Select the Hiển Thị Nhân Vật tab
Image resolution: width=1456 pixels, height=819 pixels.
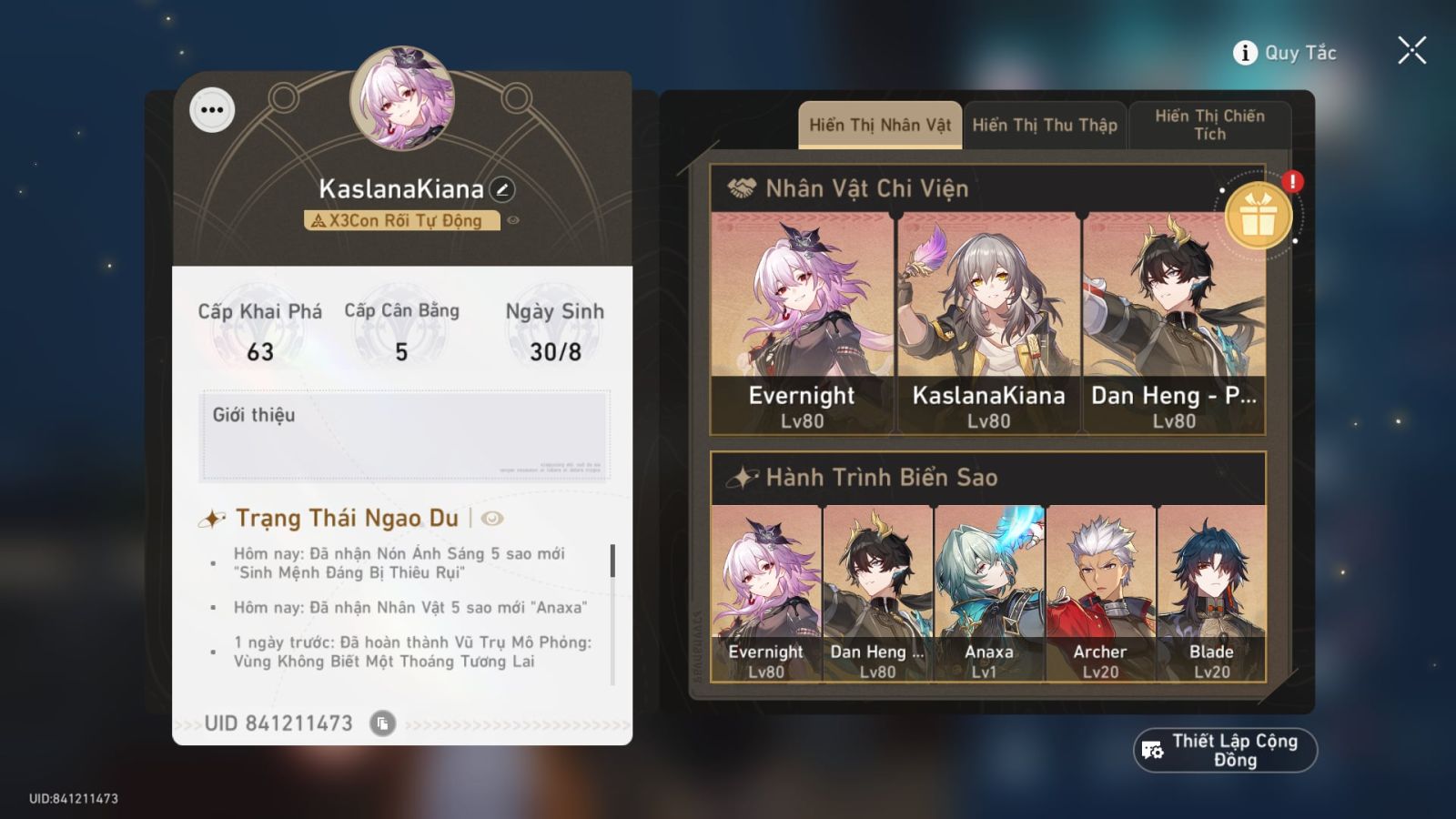tap(879, 126)
